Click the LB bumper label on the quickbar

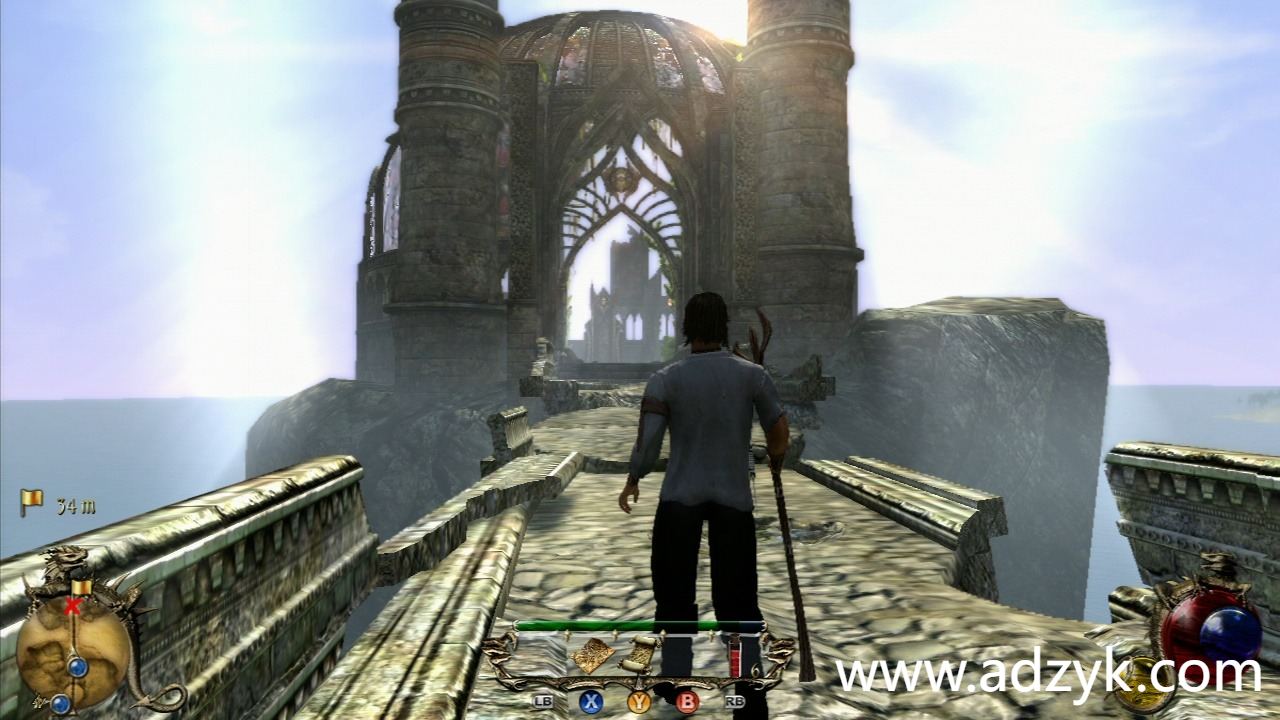coord(544,700)
